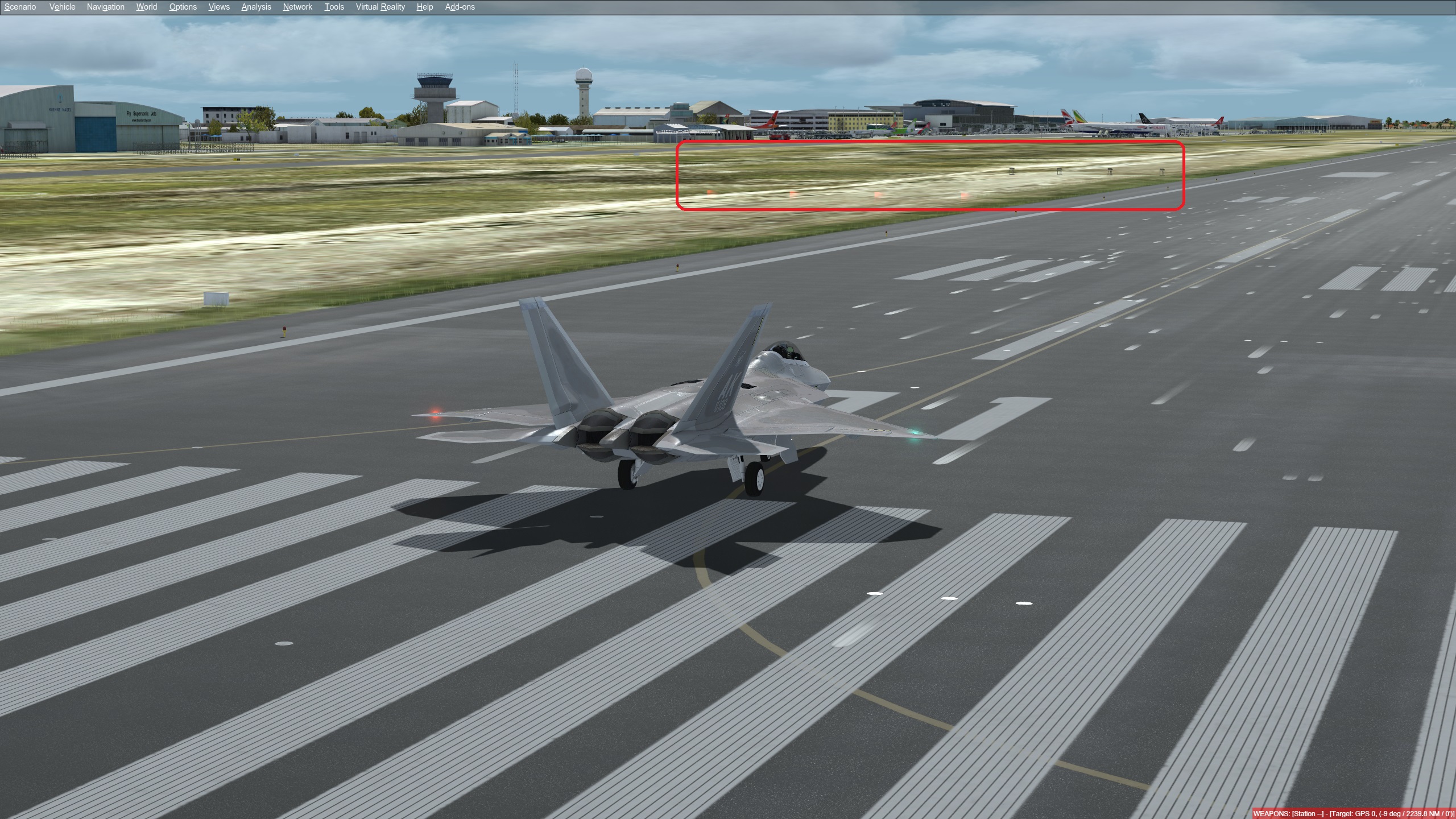Open the Virtual Reality menu
The width and height of the screenshot is (1456, 819).
pos(380,7)
